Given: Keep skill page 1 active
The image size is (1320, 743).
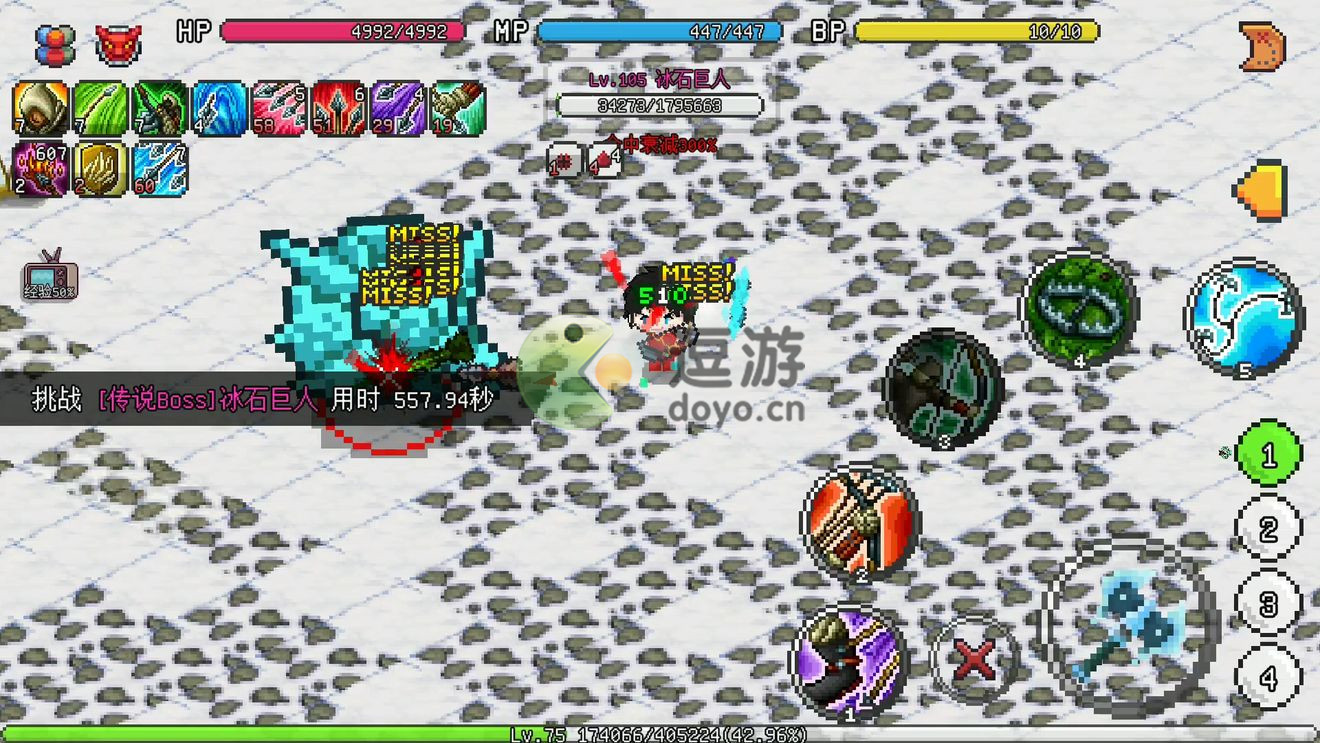Looking at the screenshot, I should [1266, 455].
